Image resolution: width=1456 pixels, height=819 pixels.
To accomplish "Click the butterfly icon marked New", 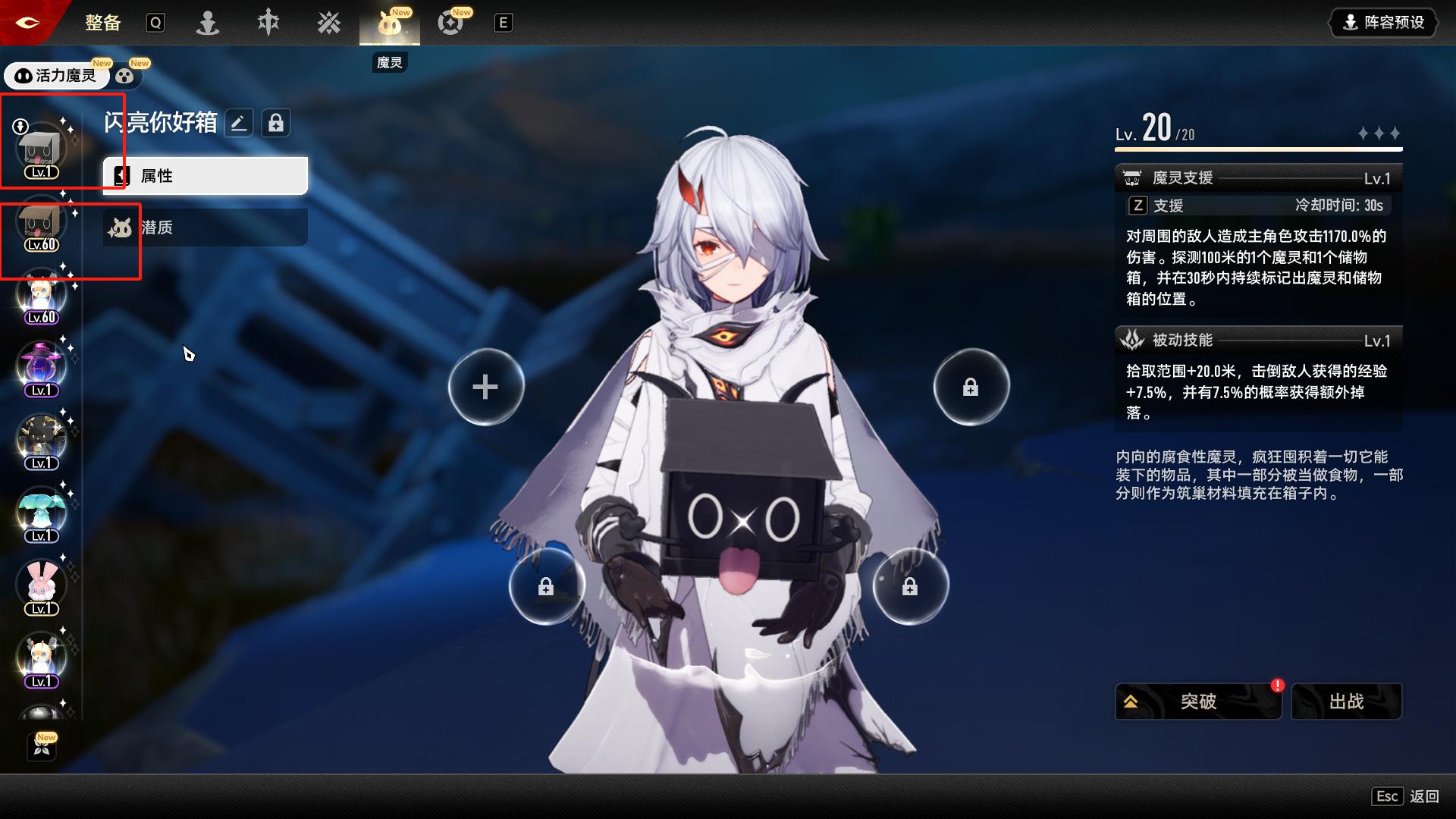I will click(x=42, y=747).
